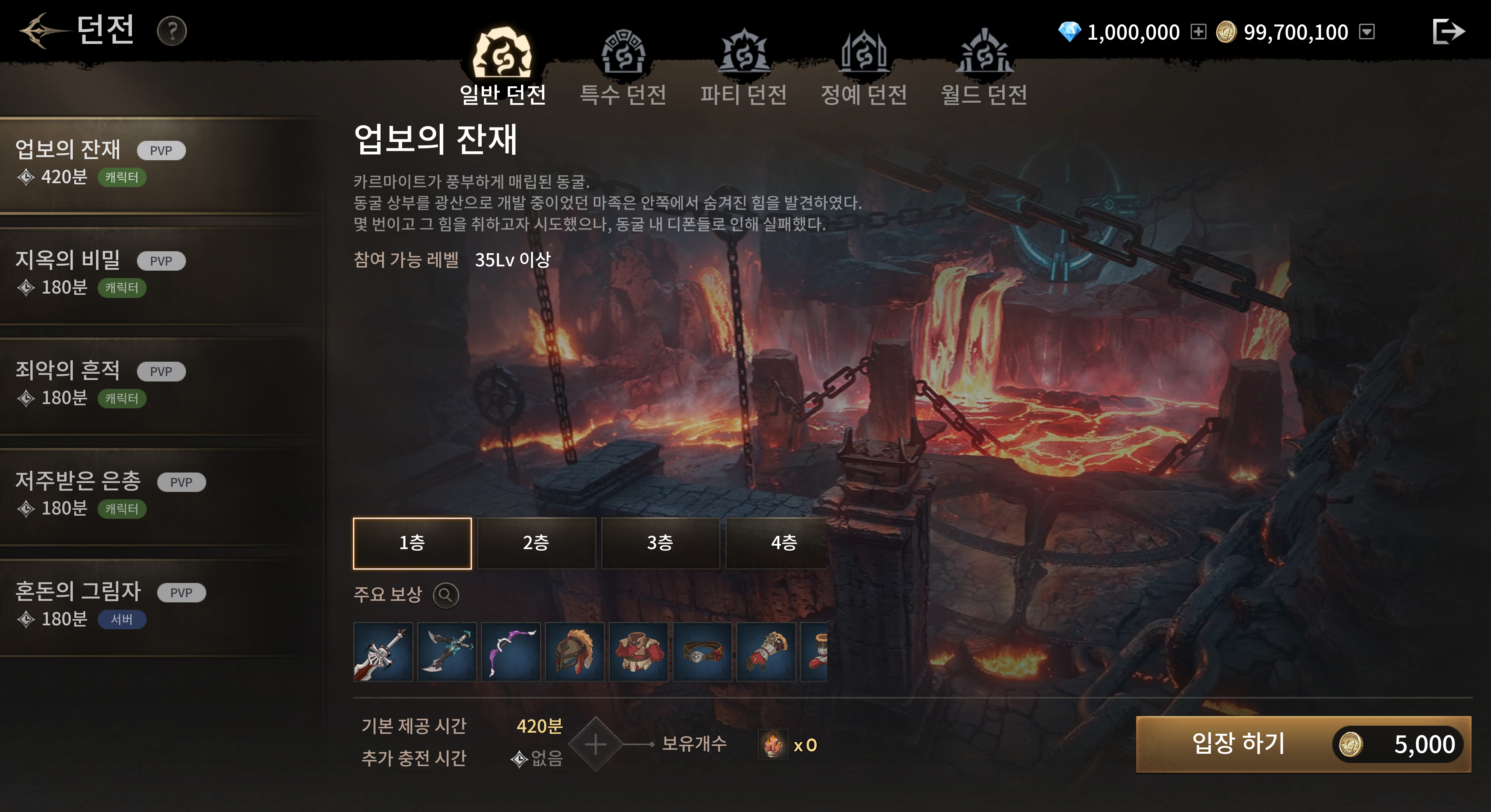1491x812 pixels.
Task: Add extra charge time with plus diamond
Action: click(596, 744)
